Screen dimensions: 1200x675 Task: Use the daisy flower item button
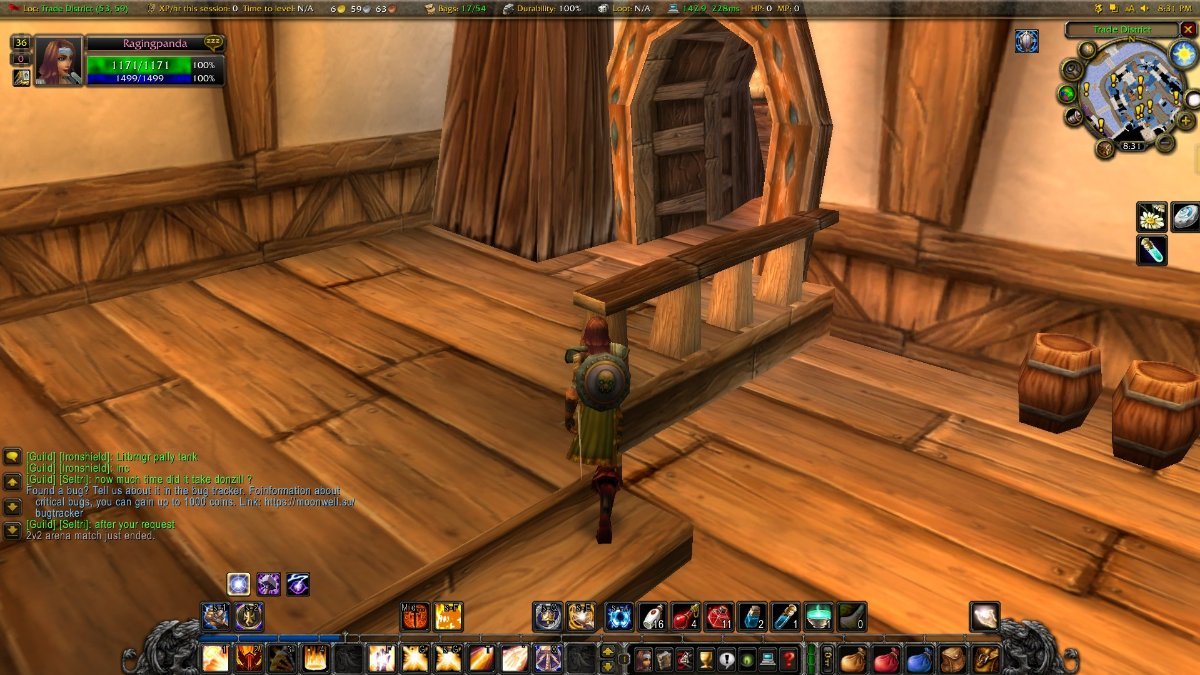coord(1152,216)
